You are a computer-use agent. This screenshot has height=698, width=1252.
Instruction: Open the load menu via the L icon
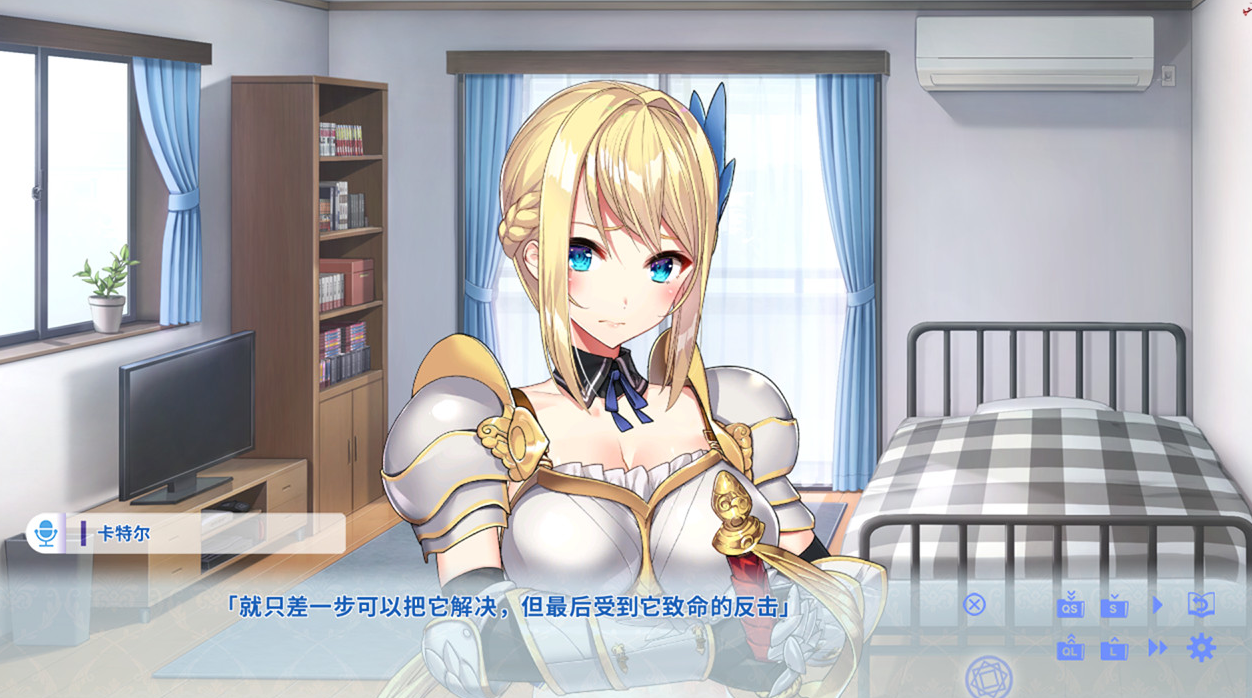(x=1114, y=648)
